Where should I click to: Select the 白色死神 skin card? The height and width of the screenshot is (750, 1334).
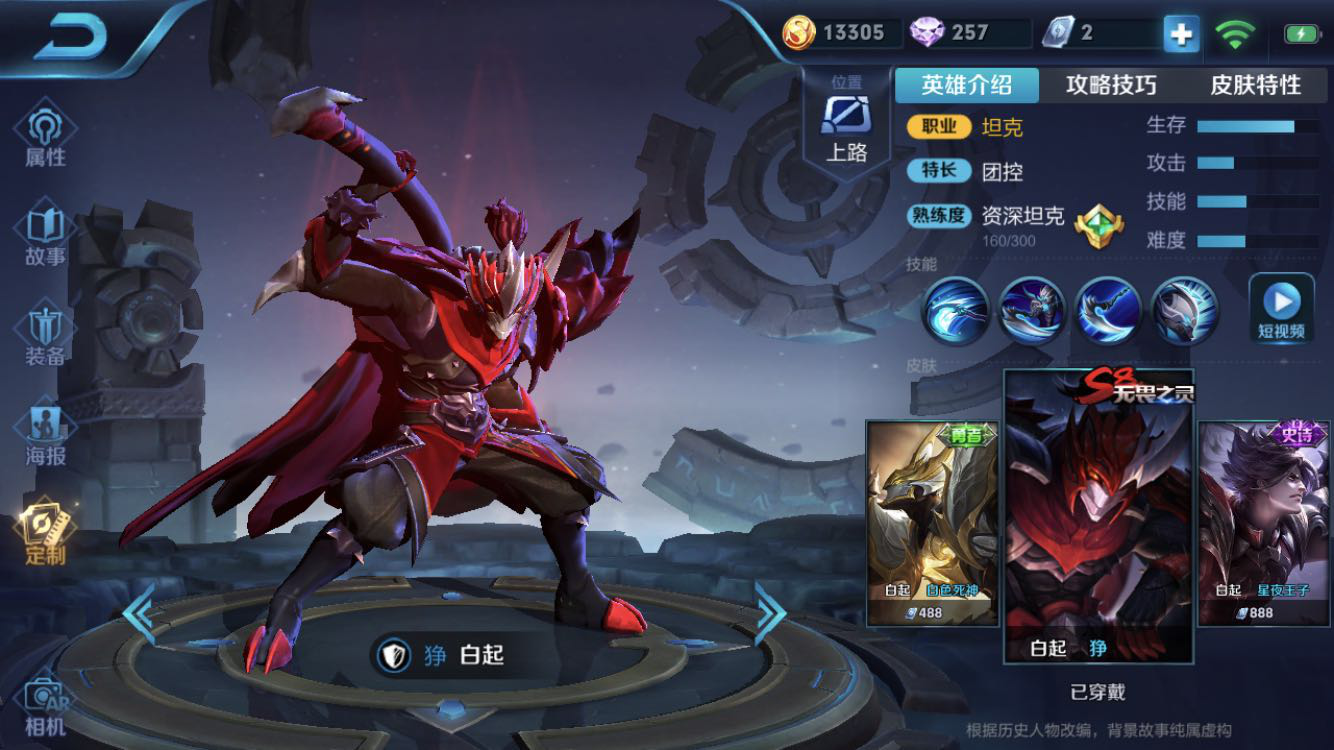(x=932, y=522)
